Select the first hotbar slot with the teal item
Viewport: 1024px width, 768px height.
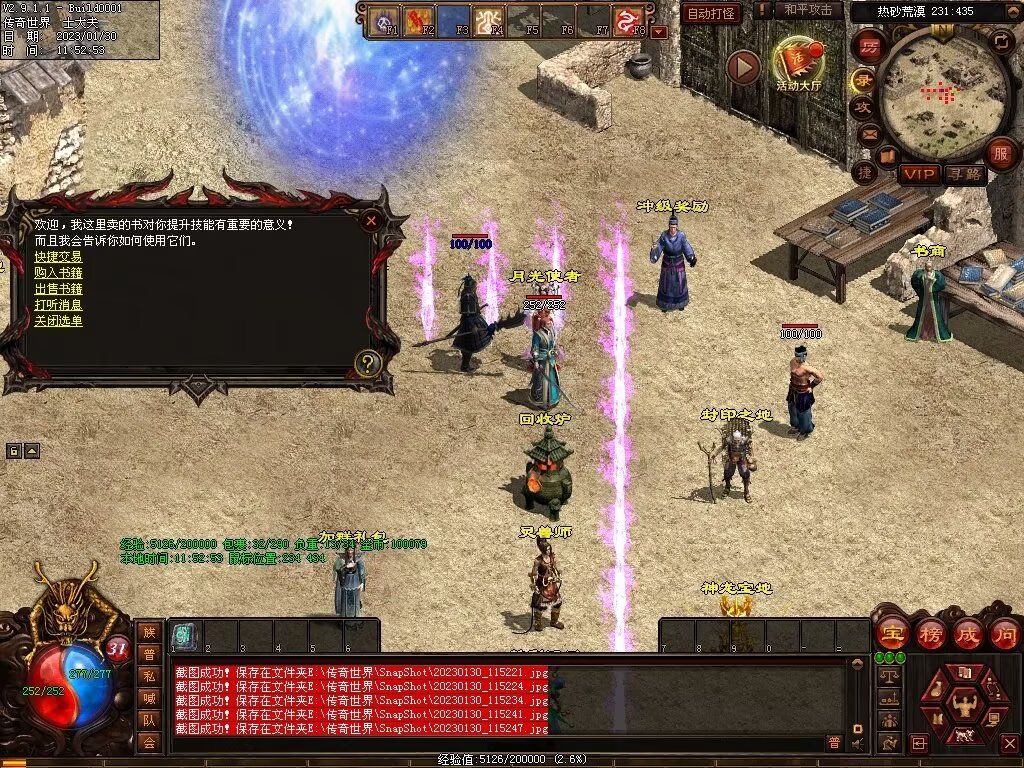pyautogui.click(x=184, y=635)
